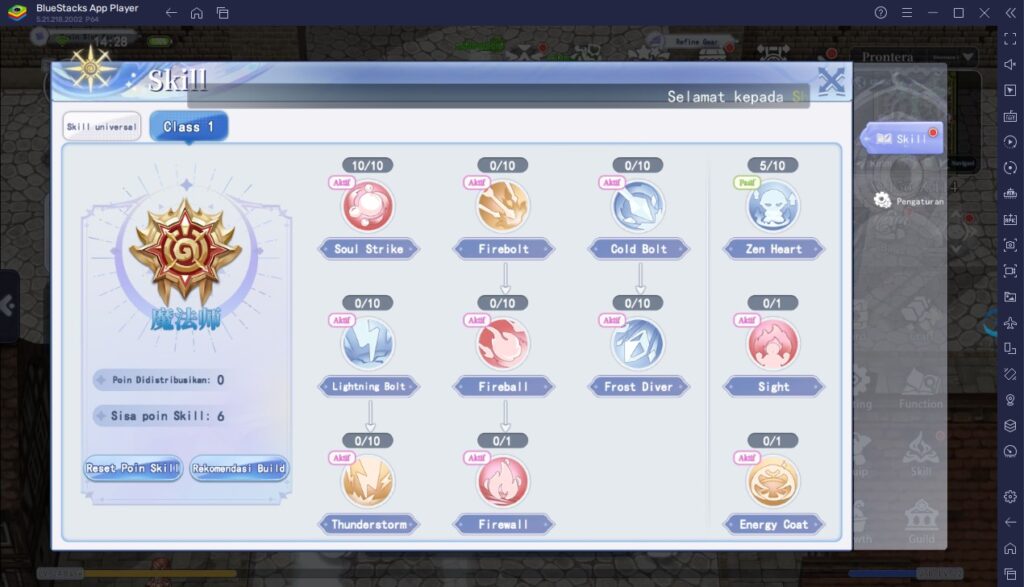Select the Class 1 tab
This screenshot has height=587, width=1024.
coord(189,127)
